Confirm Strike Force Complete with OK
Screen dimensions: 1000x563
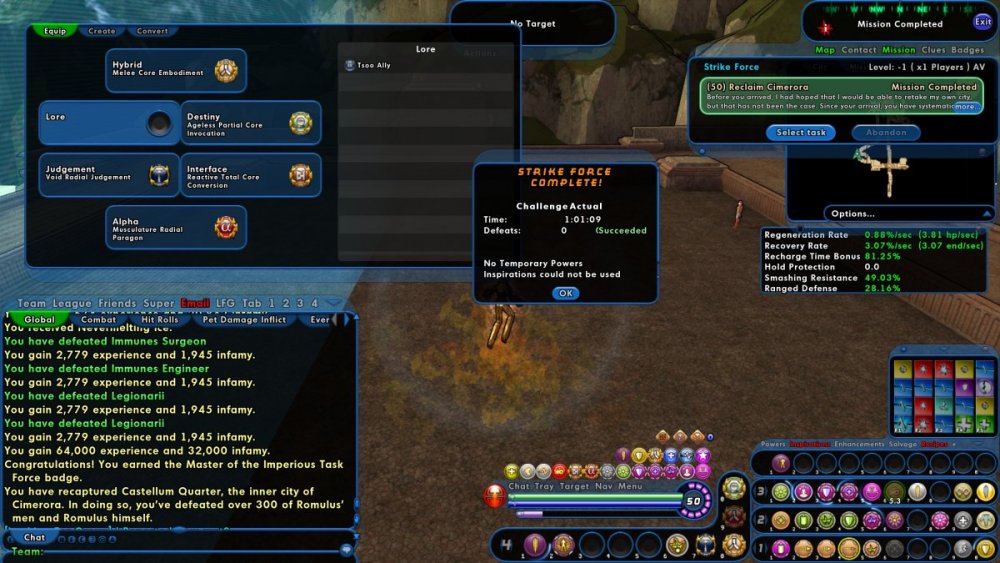pos(565,293)
